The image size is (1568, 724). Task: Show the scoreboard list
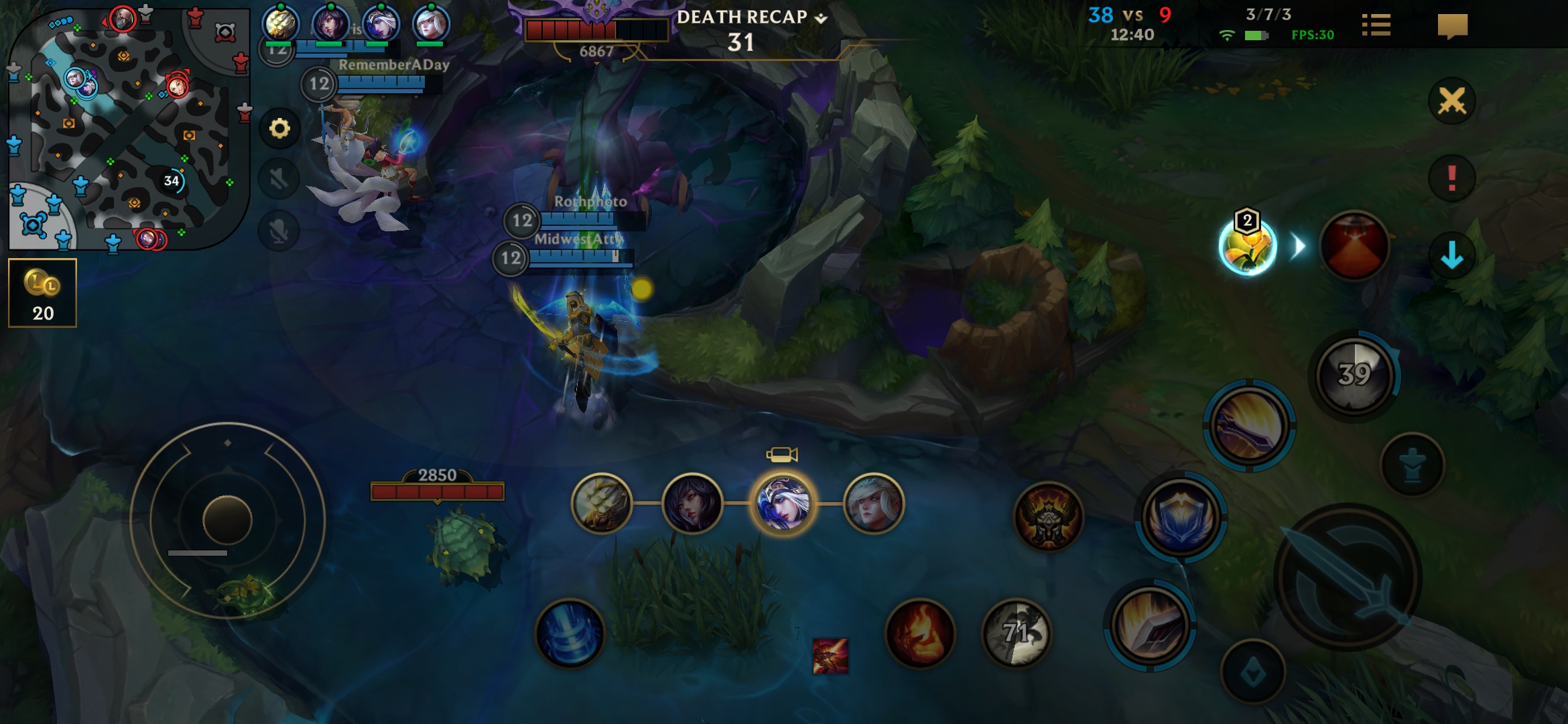tap(1376, 26)
